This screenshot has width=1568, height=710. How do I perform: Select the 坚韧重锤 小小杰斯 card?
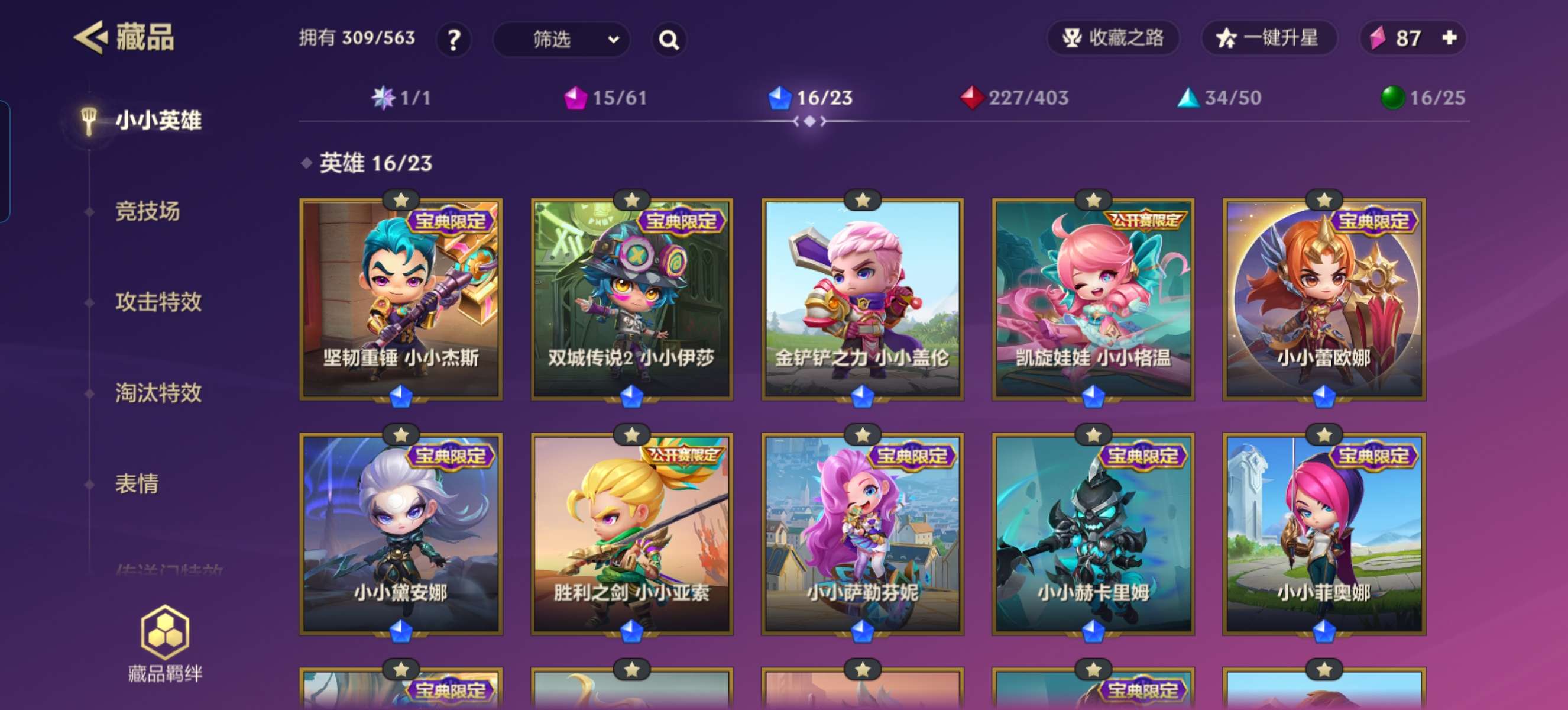click(401, 299)
